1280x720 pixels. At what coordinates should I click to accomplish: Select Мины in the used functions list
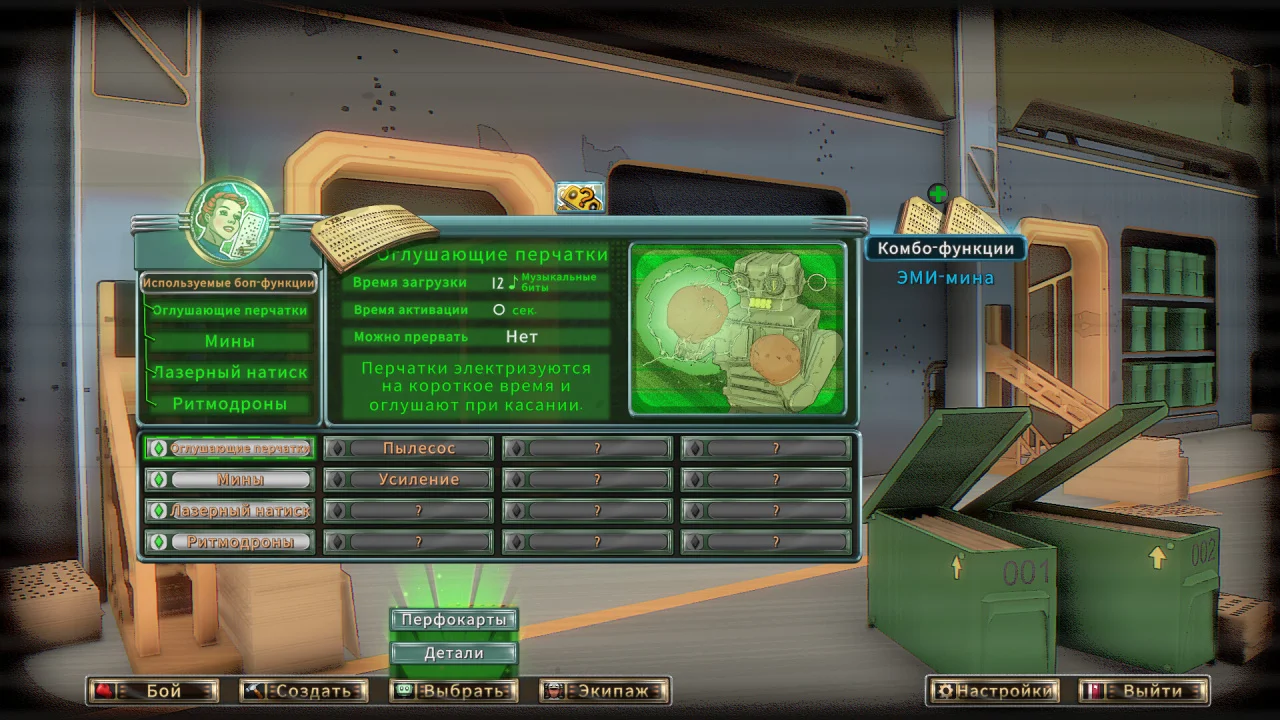pyautogui.click(x=230, y=341)
